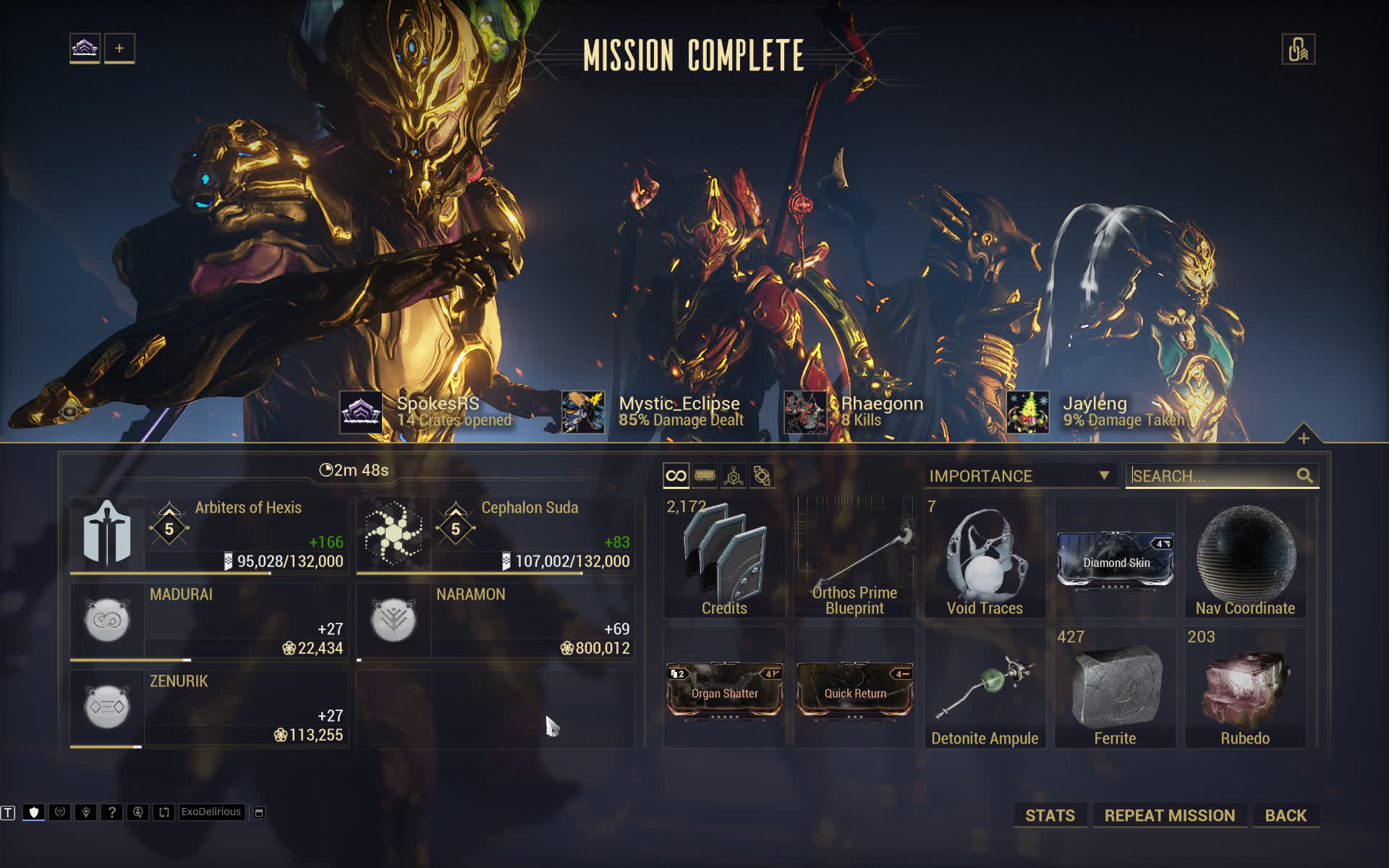Select the Rubedo resource tile
Viewport: 1389px width, 868px height.
pos(1245,687)
